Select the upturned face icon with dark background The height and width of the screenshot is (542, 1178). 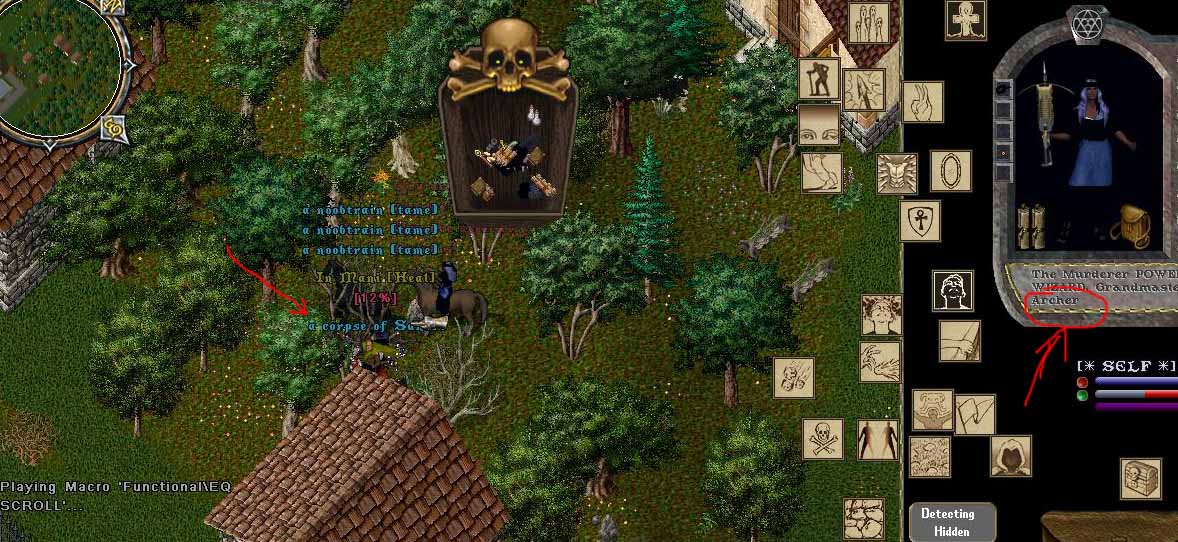pyautogui.click(x=953, y=290)
